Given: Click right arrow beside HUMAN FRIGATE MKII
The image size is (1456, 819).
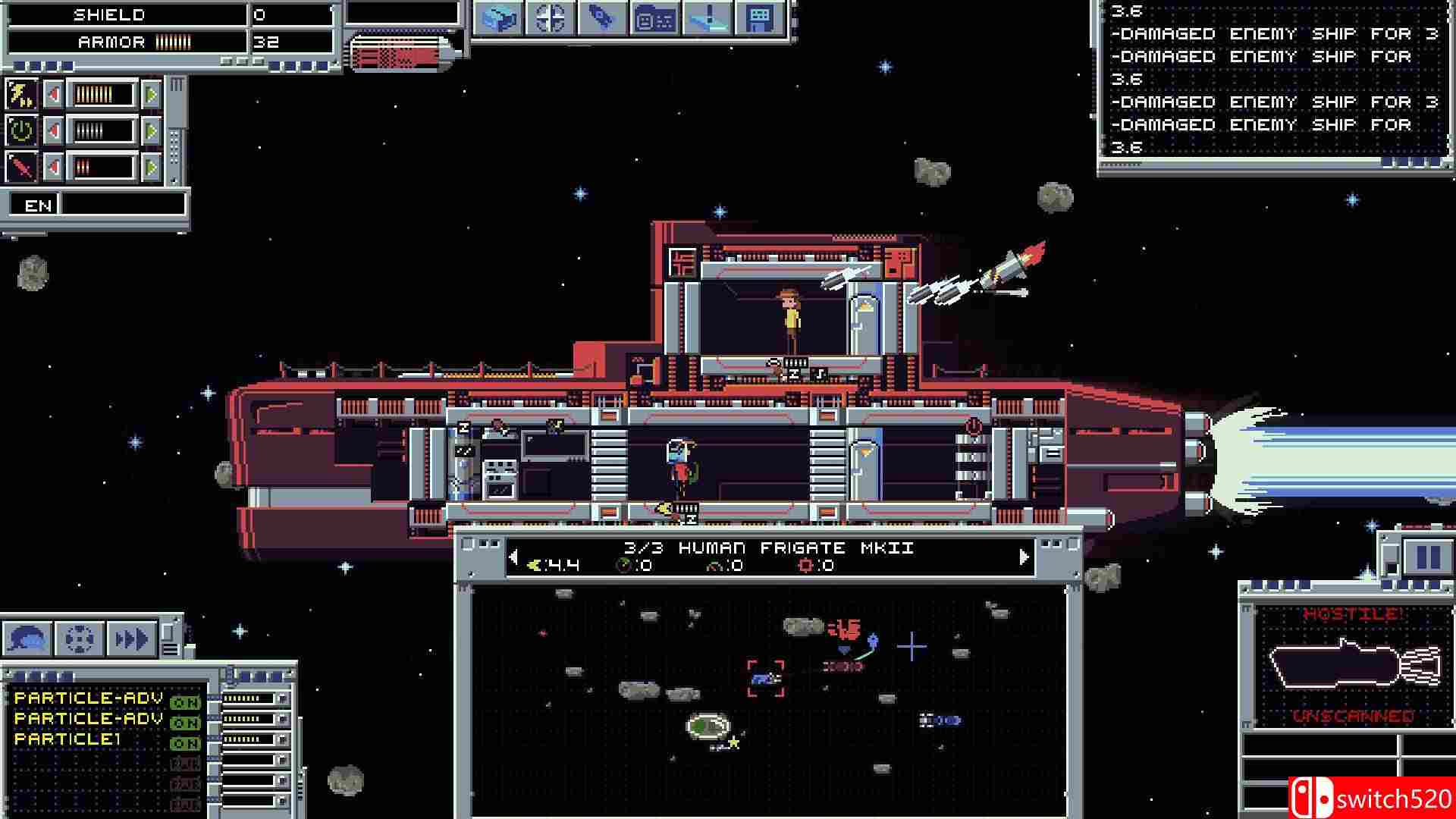Looking at the screenshot, I should tap(1022, 556).
